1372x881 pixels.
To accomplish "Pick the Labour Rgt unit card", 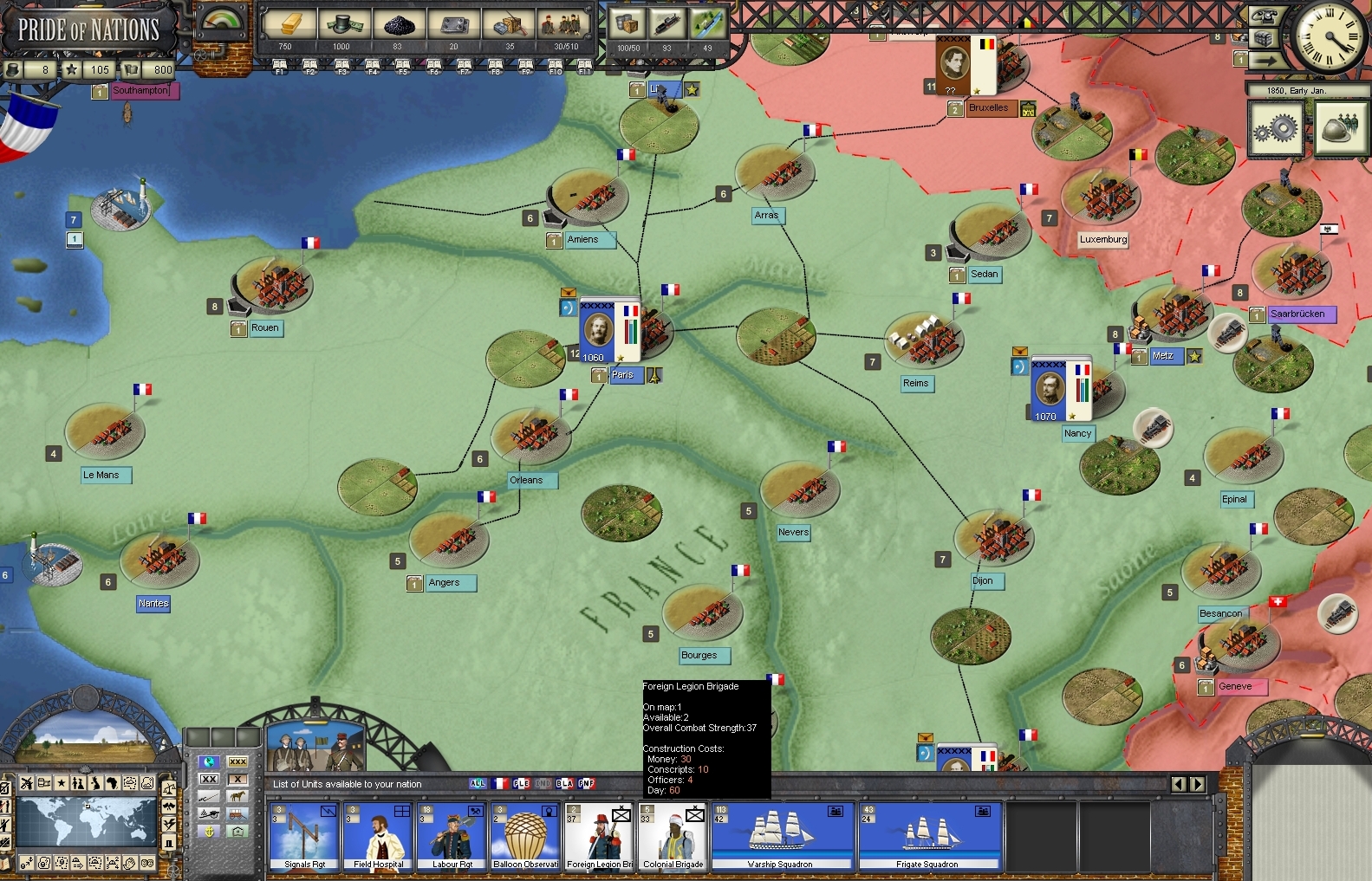I will point(452,836).
